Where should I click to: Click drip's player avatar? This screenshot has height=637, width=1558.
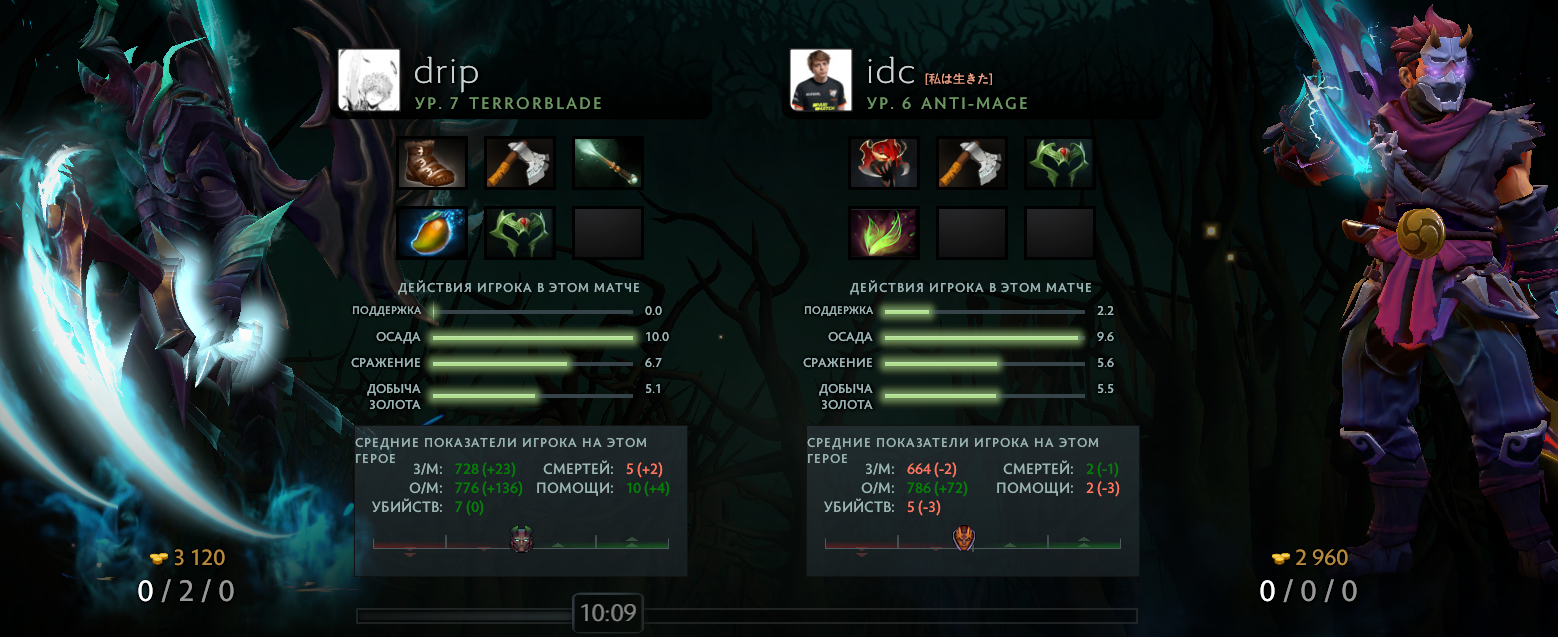coord(369,80)
